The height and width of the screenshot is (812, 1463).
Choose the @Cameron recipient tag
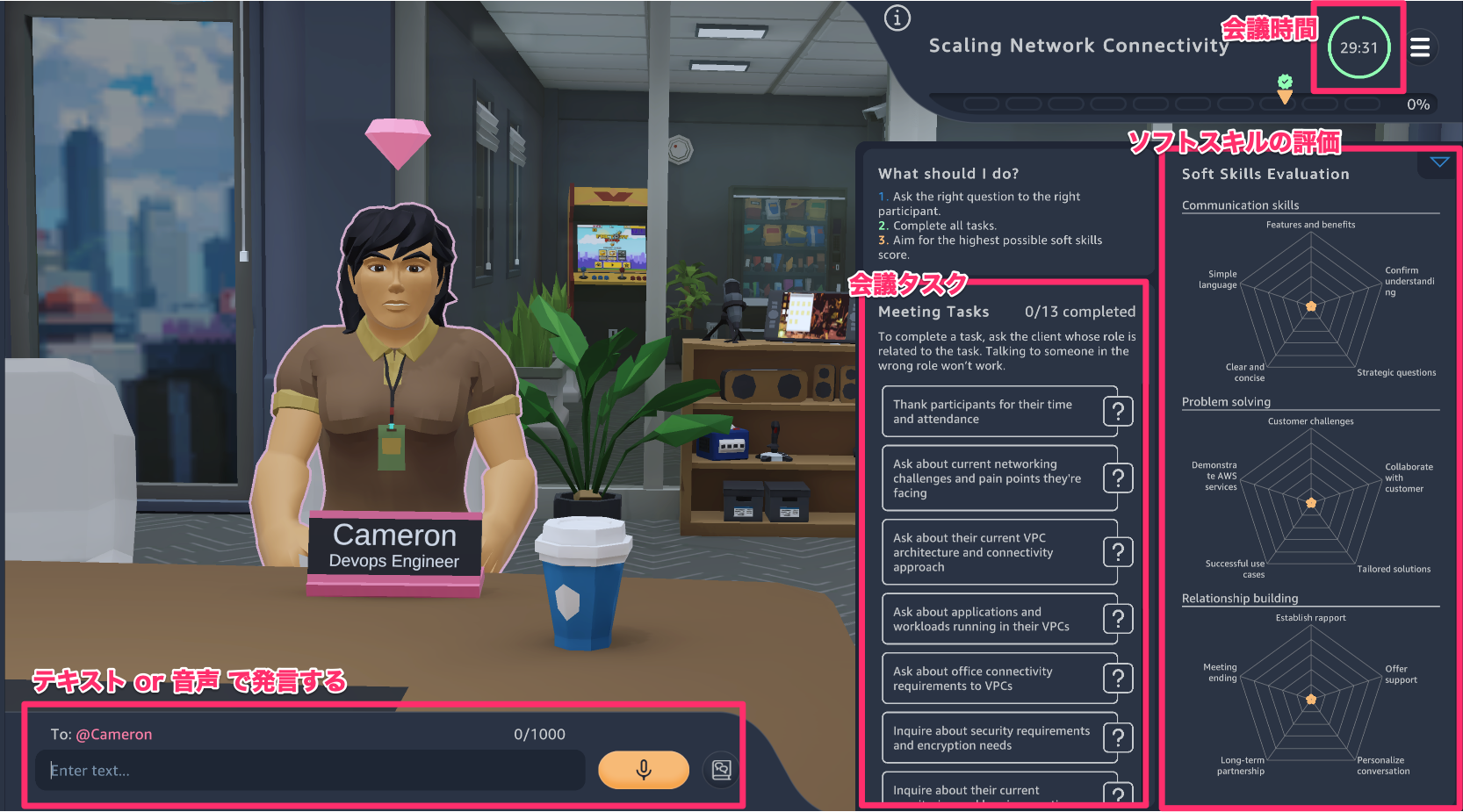coord(114,735)
